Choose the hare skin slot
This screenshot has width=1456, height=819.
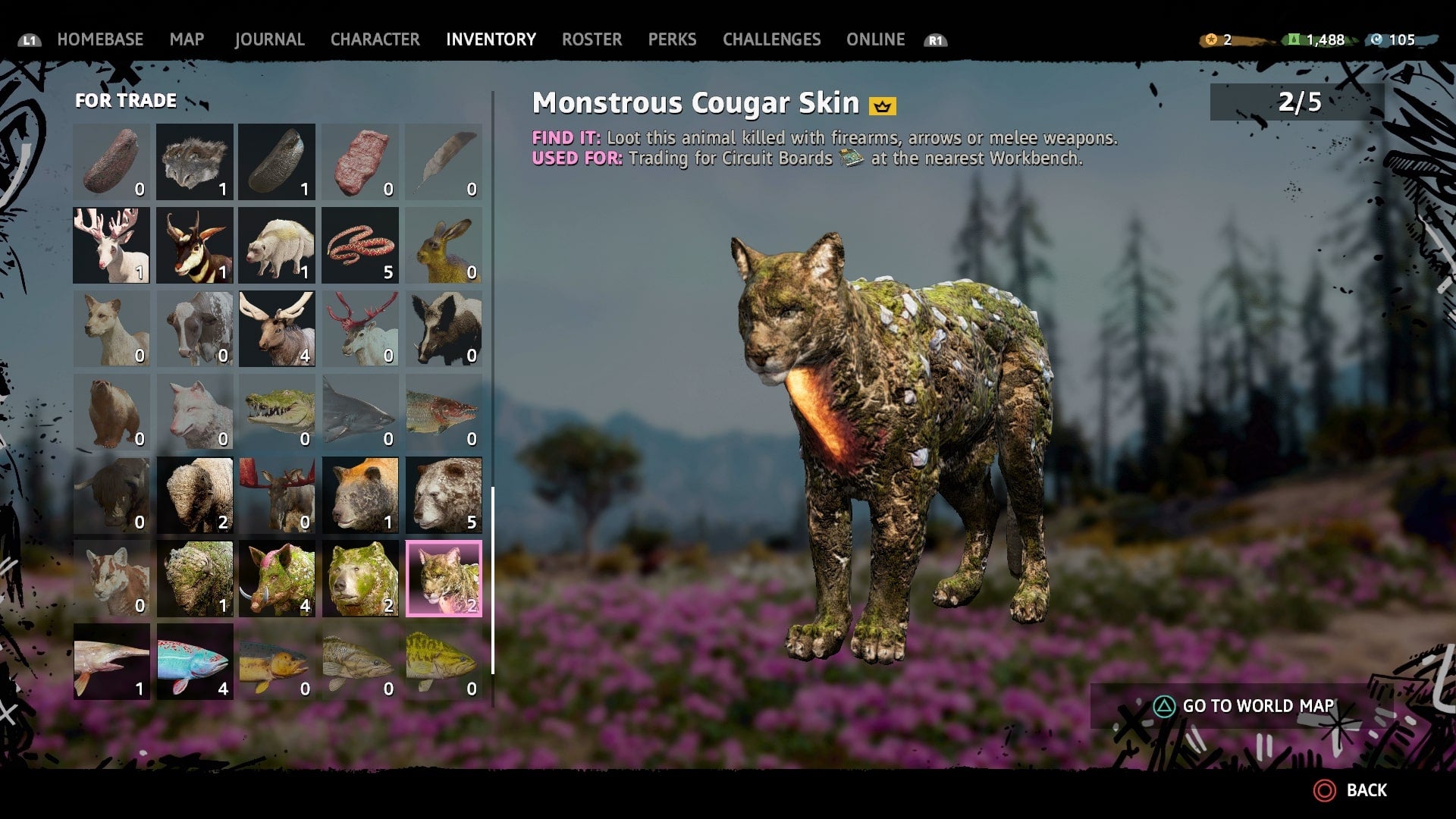pyautogui.click(x=444, y=245)
